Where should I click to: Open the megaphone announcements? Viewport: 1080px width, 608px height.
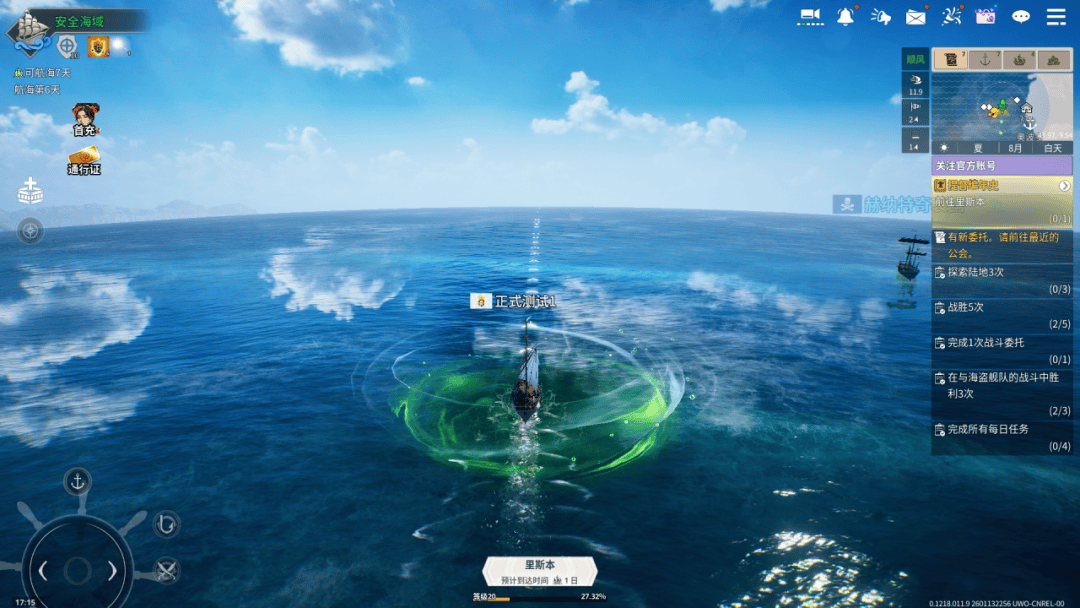click(x=880, y=16)
